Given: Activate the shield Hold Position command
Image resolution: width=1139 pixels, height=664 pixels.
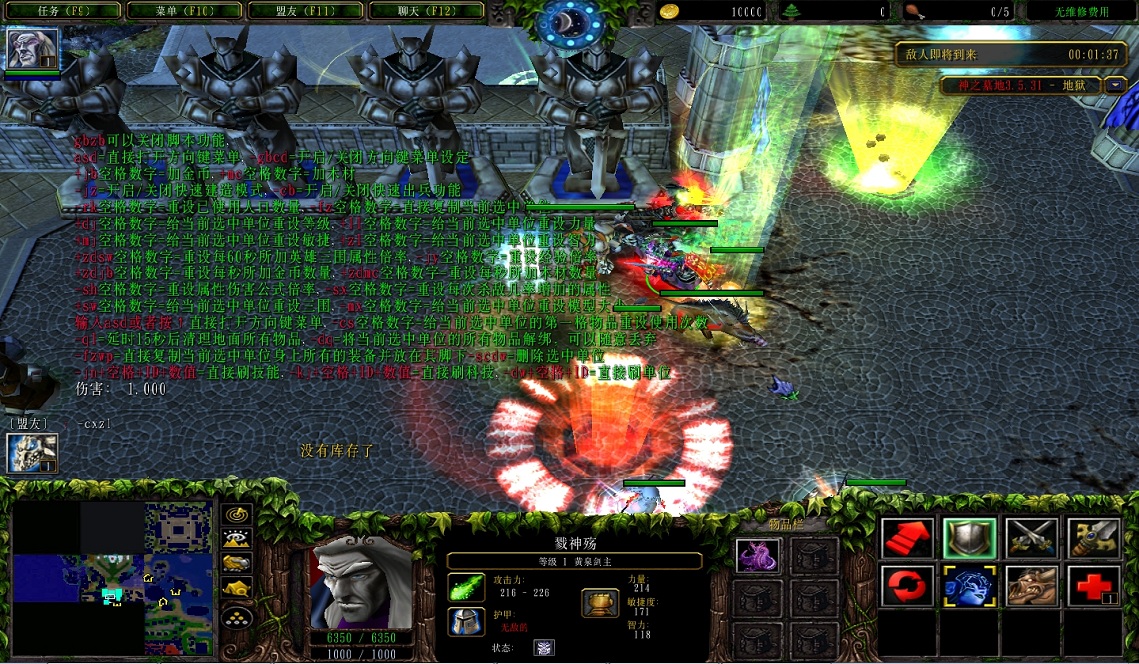Looking at the screenshot, I should [968, 539].
